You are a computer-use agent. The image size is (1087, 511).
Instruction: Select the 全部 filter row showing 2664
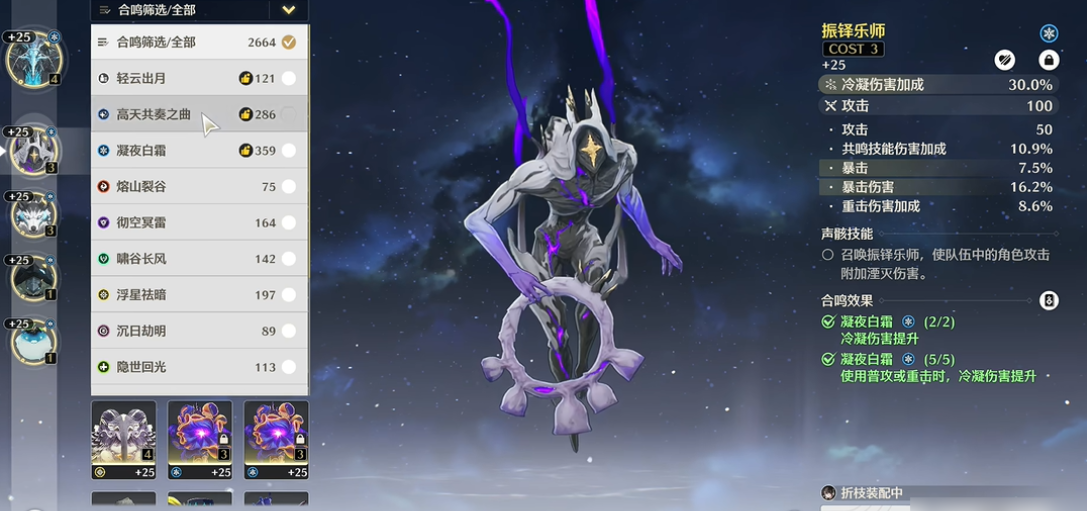tap(199, 42)
